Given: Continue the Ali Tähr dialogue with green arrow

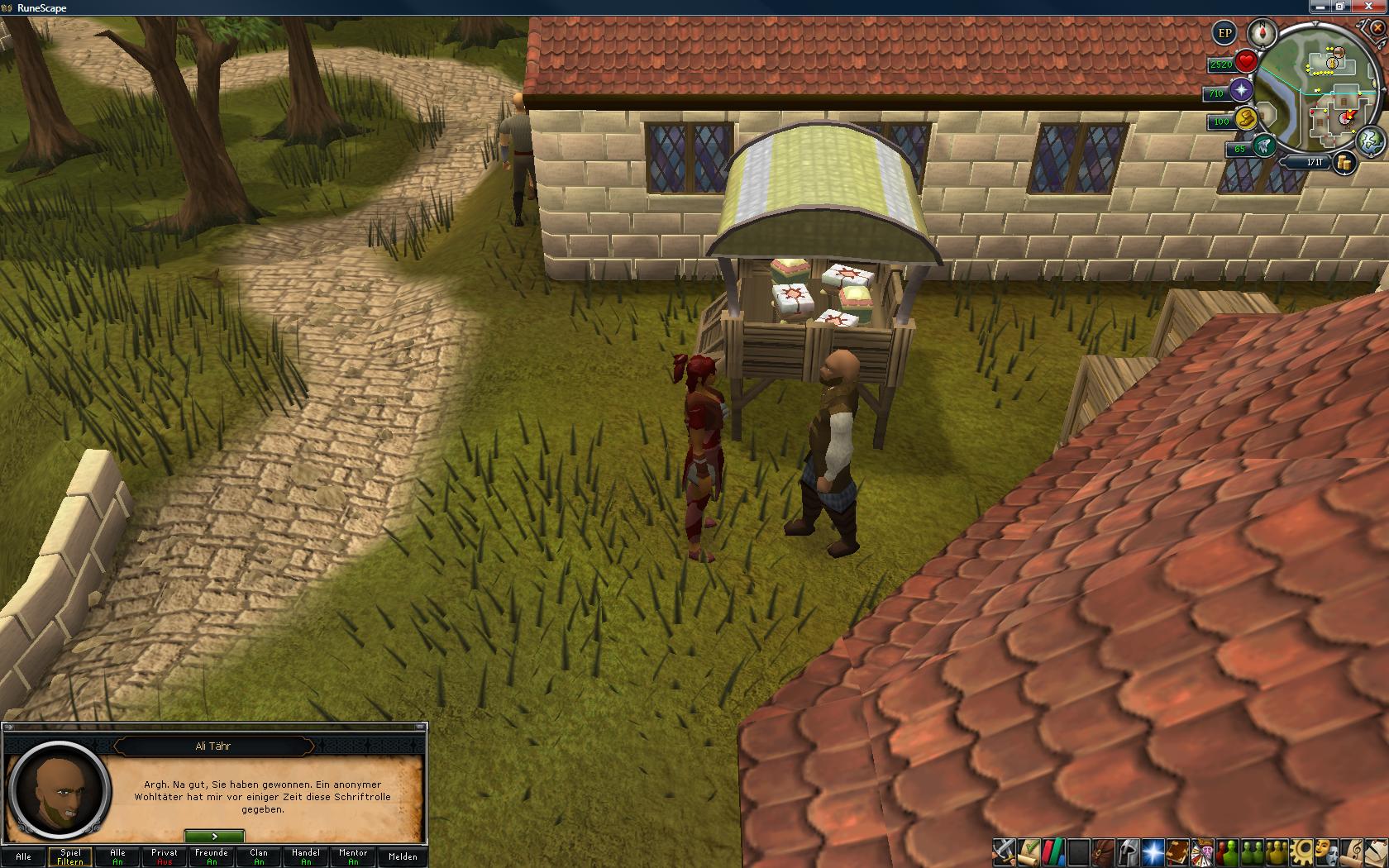Looking at the screenshot, I should click(214, 837).
